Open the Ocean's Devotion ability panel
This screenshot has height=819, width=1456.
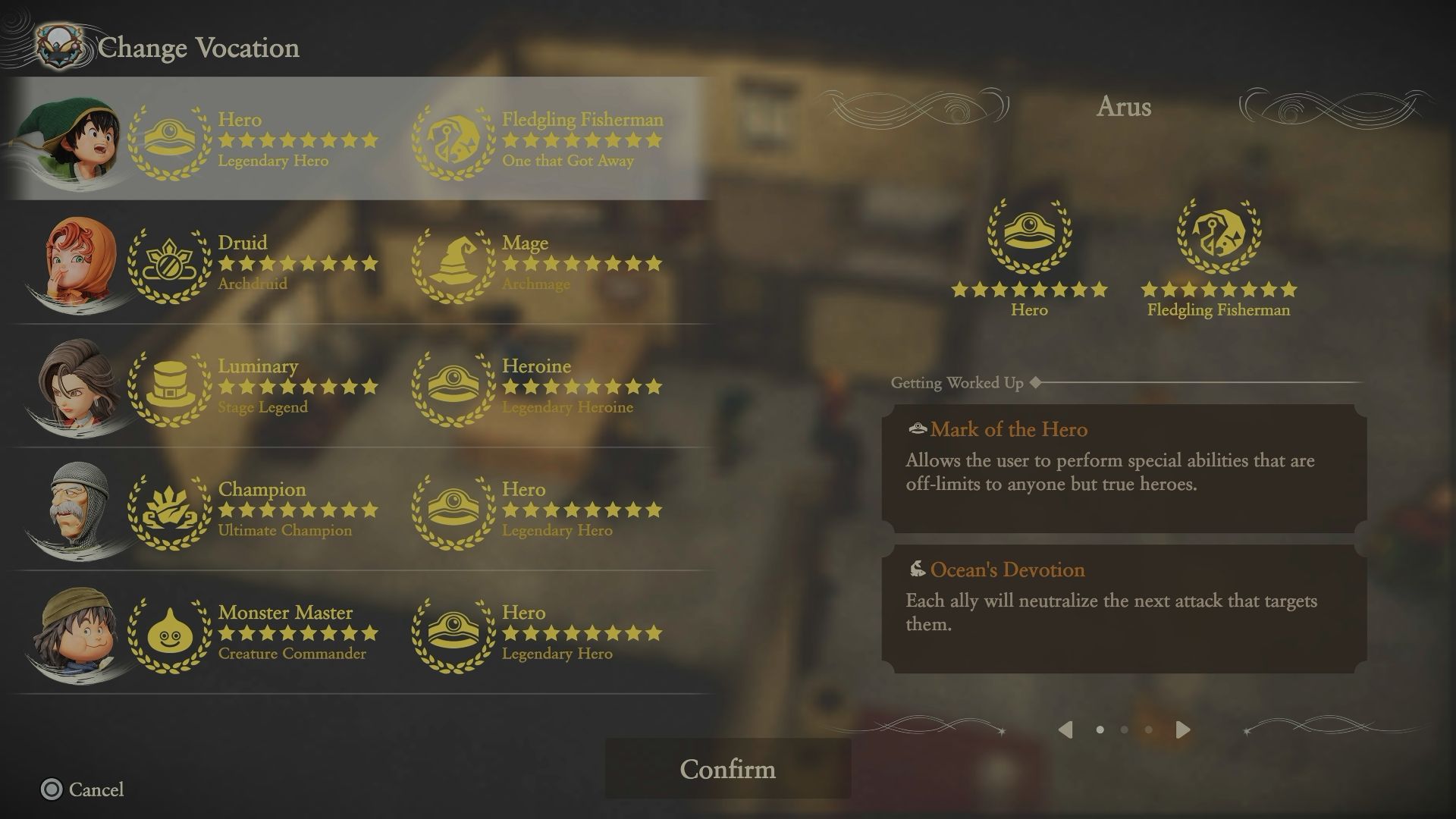(1124, 608)
